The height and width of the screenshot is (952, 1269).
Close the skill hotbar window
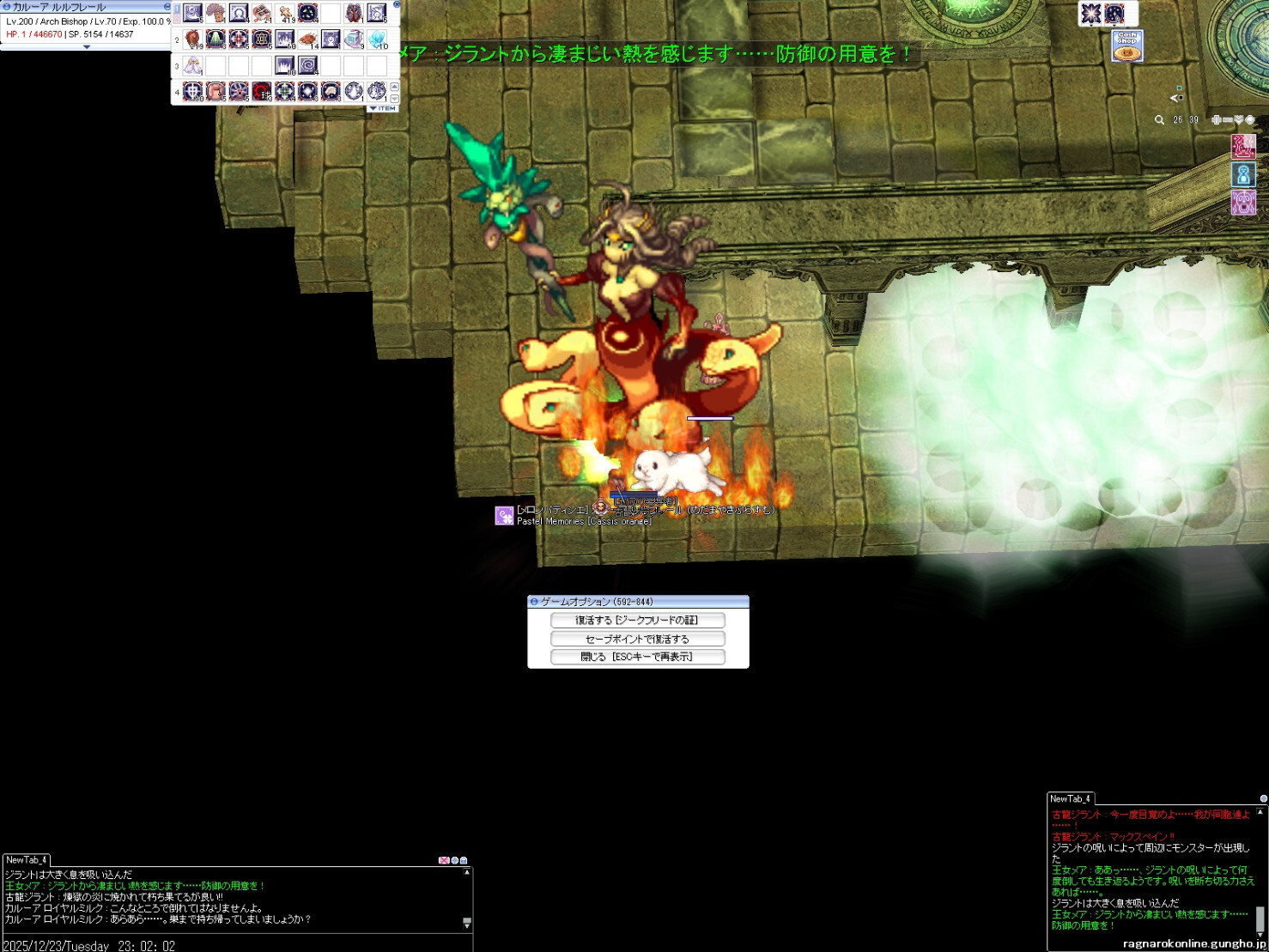[397, 5]
